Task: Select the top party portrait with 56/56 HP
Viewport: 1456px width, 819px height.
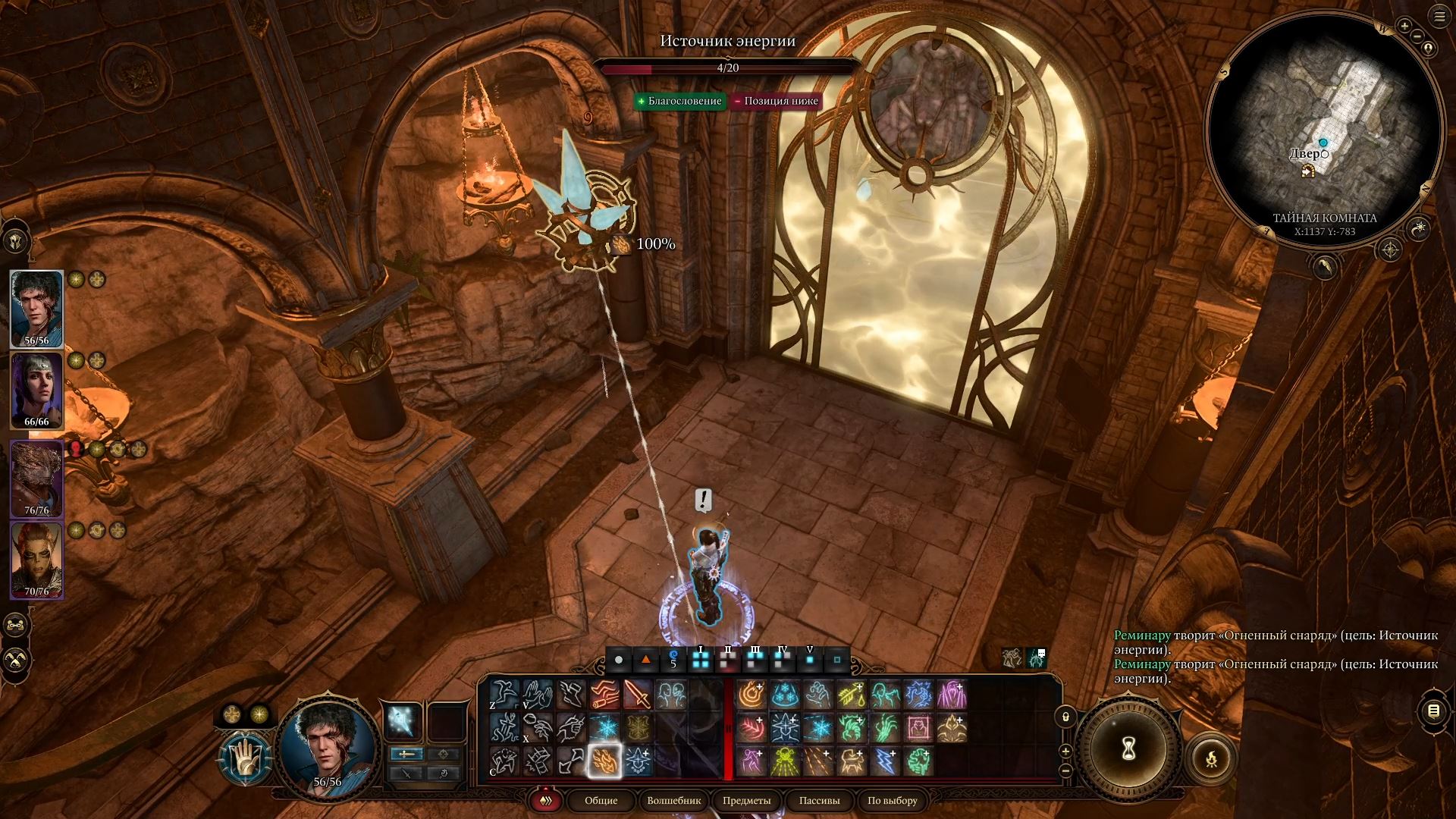Action: pos(36,308)
